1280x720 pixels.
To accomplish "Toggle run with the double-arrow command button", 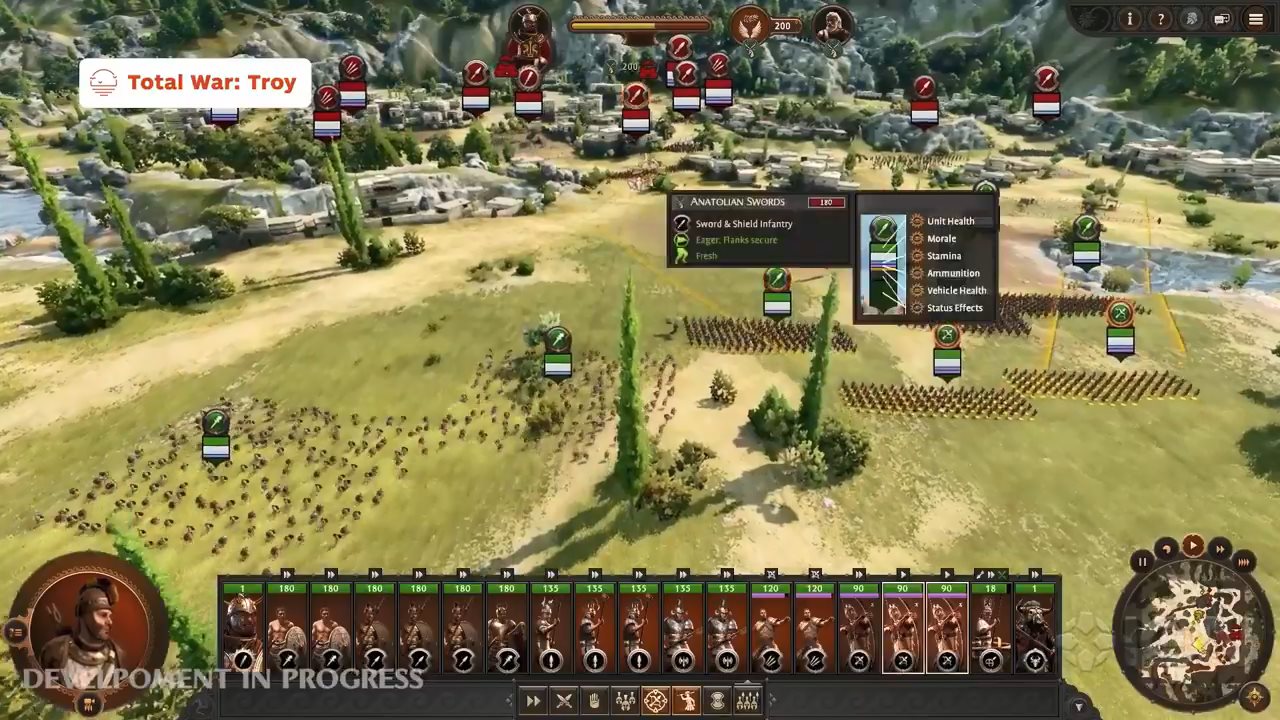I will 533,701.
